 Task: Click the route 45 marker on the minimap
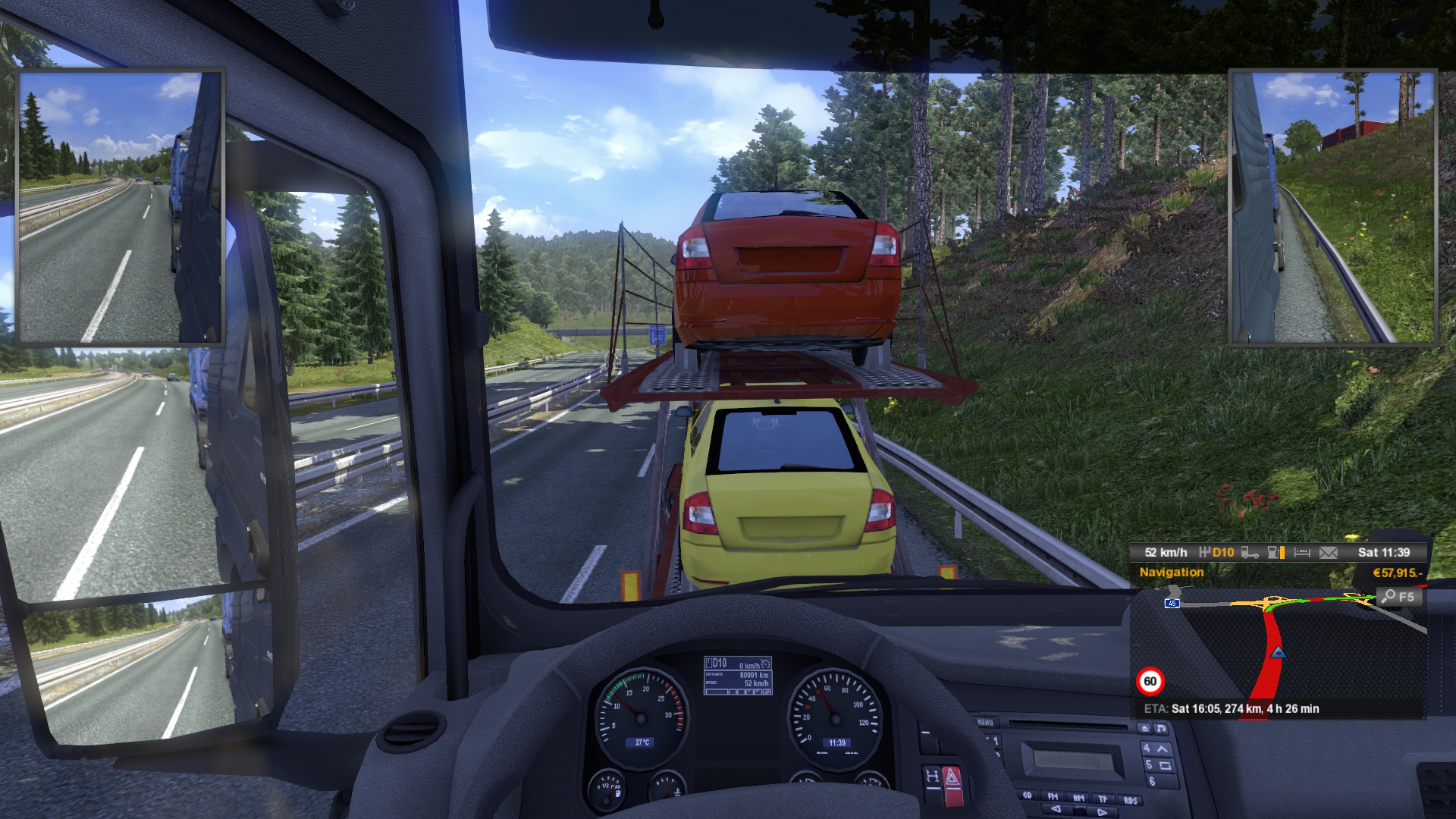click(x=1172, y=604)
